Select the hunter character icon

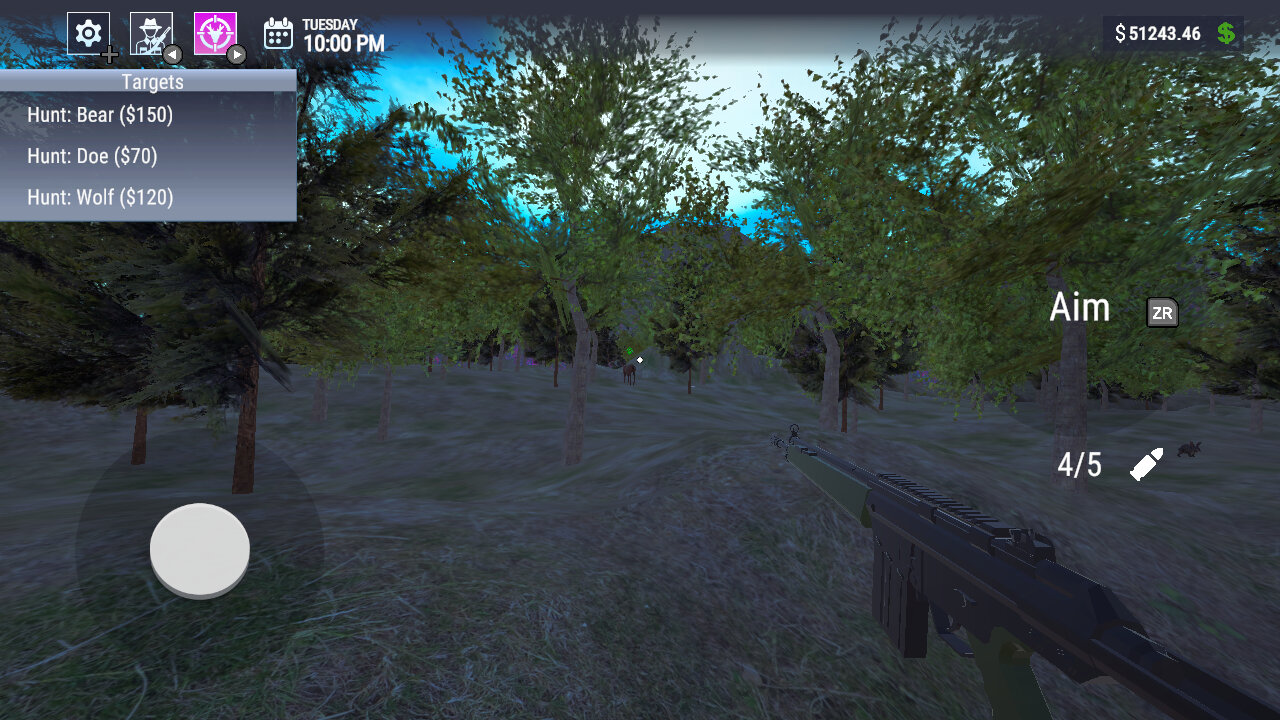150,30
